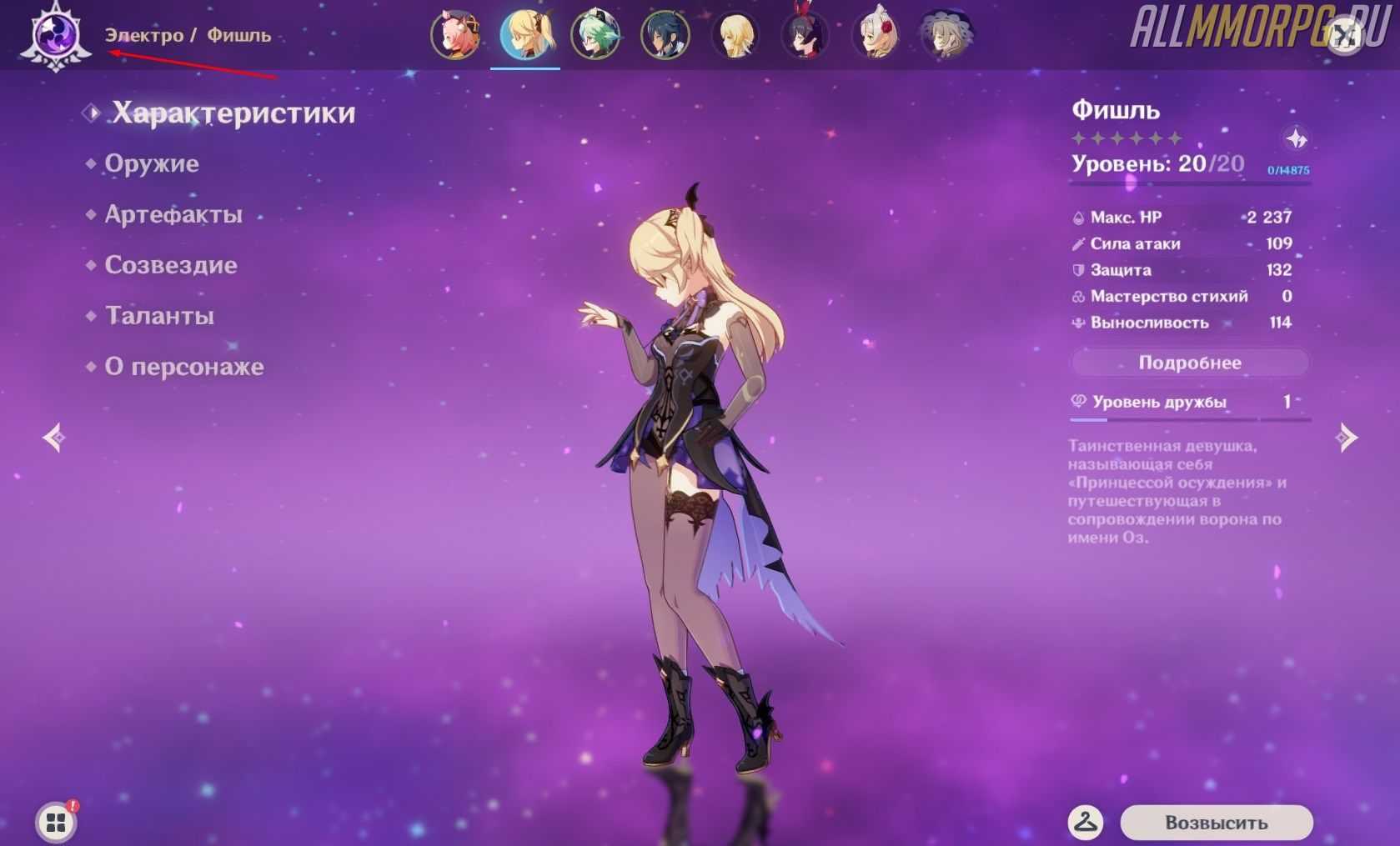1400x846 pixels.
Task: Open the Созвездие constellation section
Action: click(x=171, y=265)
